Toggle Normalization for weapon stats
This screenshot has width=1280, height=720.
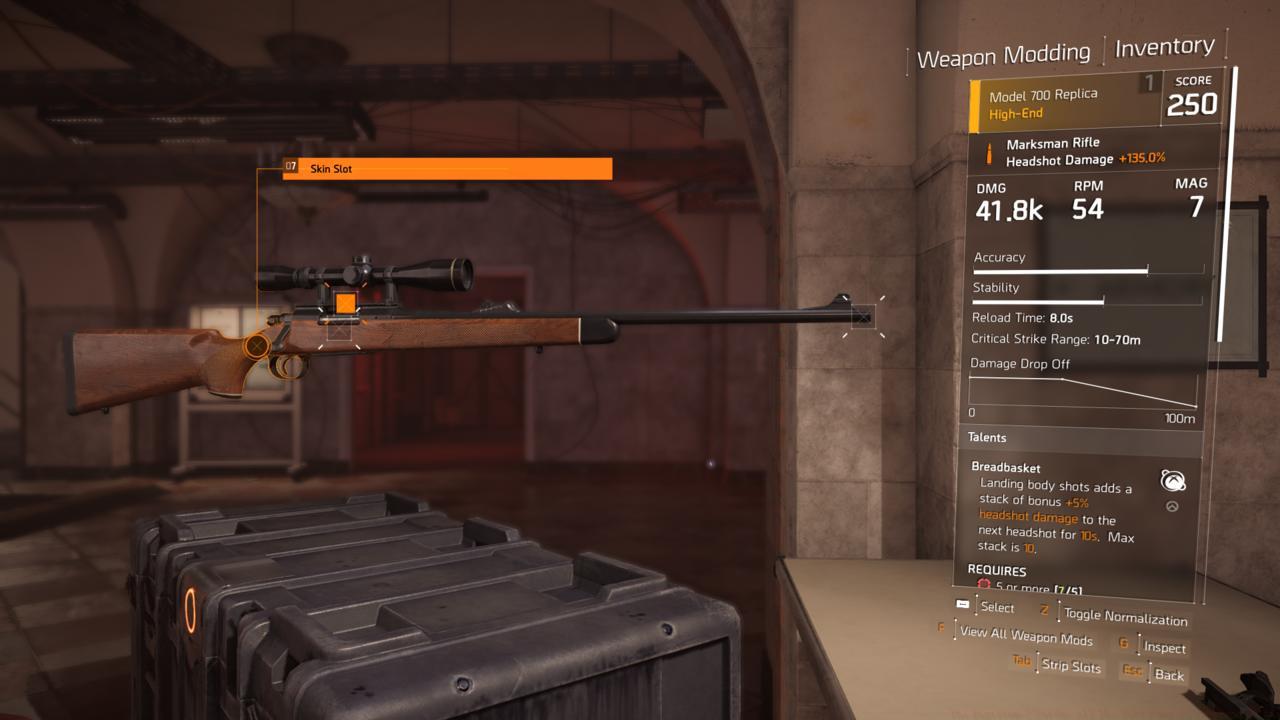(x=1125, y=616)
